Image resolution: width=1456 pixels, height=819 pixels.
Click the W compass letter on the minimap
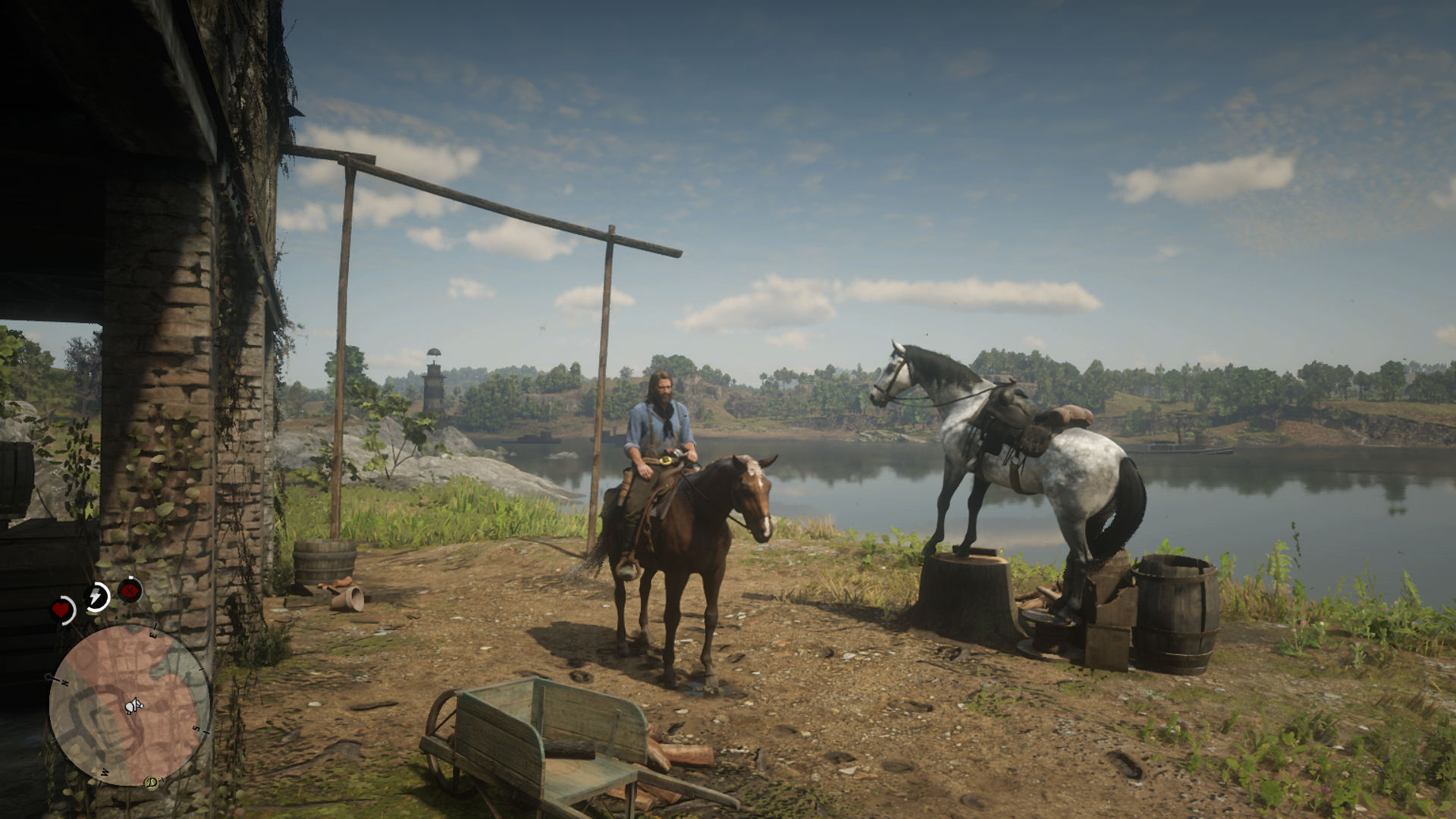tap(104, 773)
